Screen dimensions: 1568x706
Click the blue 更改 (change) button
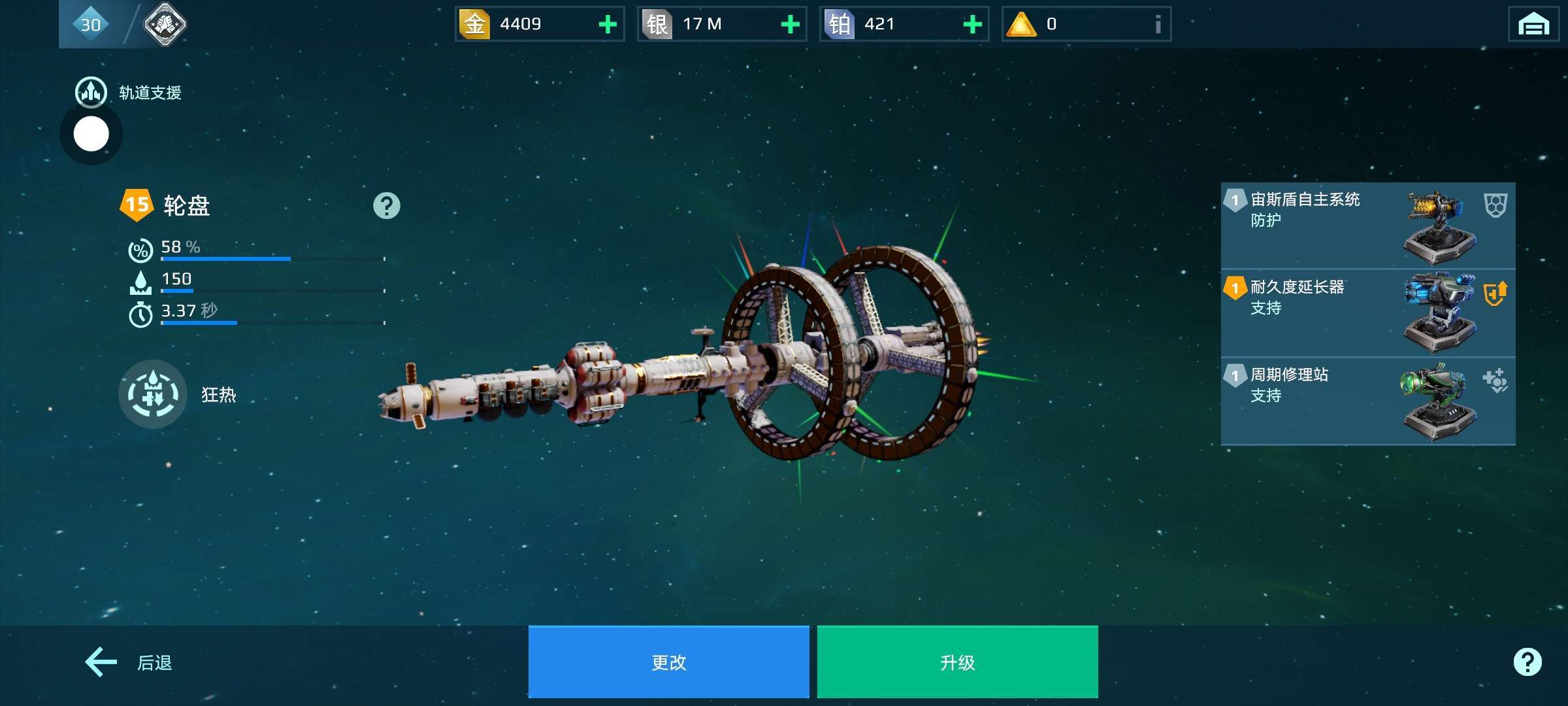(x=668, y=662)
